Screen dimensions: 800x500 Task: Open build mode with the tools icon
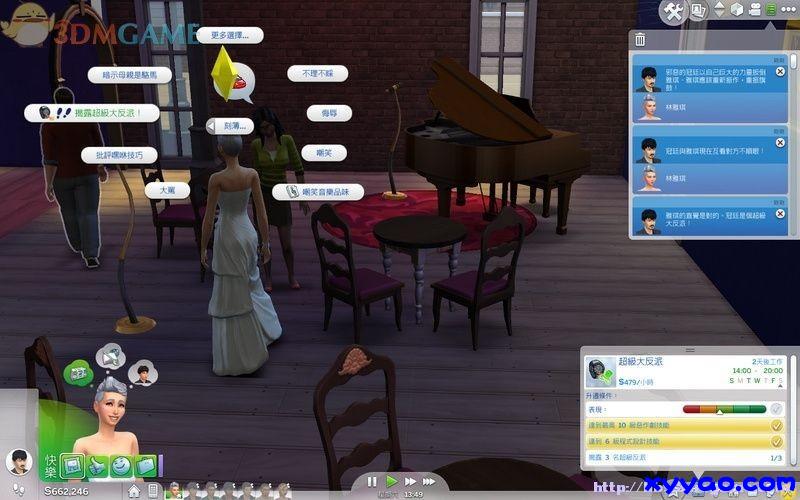(x=673, y=12)
